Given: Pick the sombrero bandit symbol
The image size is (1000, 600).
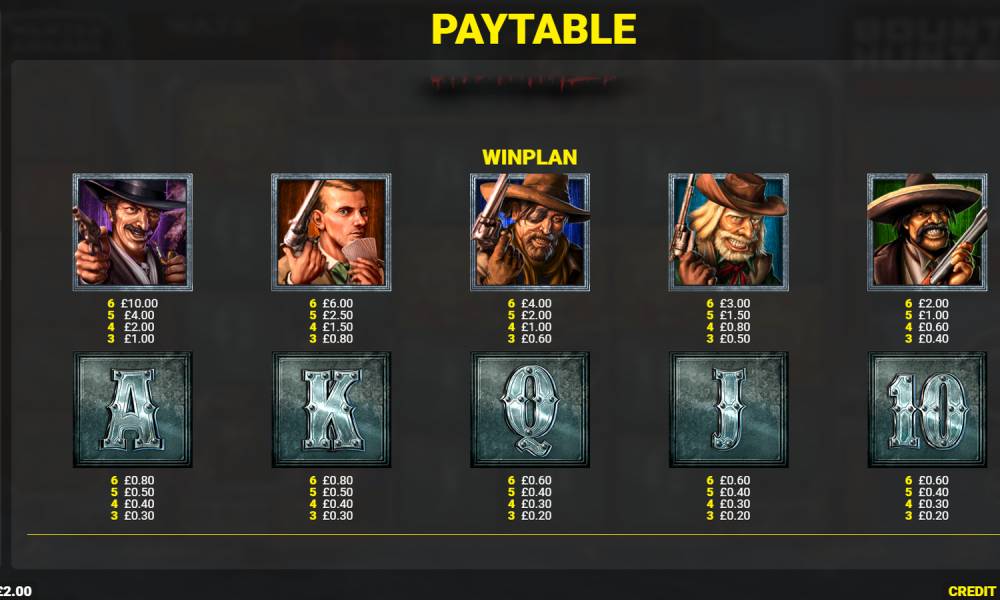Looking at the screenshot, I should 926,232.
